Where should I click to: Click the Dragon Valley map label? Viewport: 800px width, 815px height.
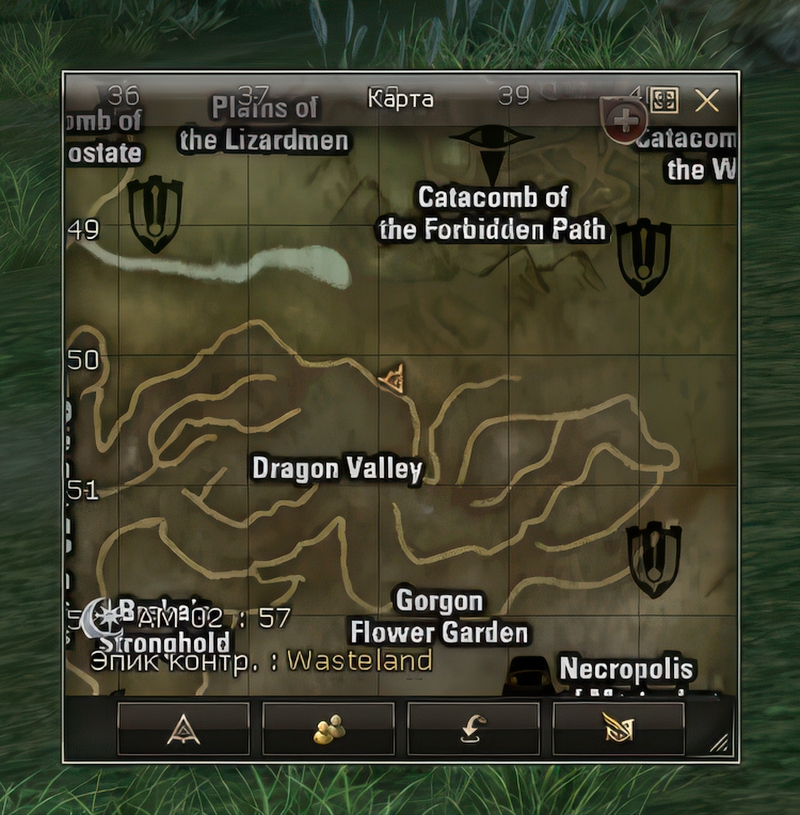(x=337, y=468)
